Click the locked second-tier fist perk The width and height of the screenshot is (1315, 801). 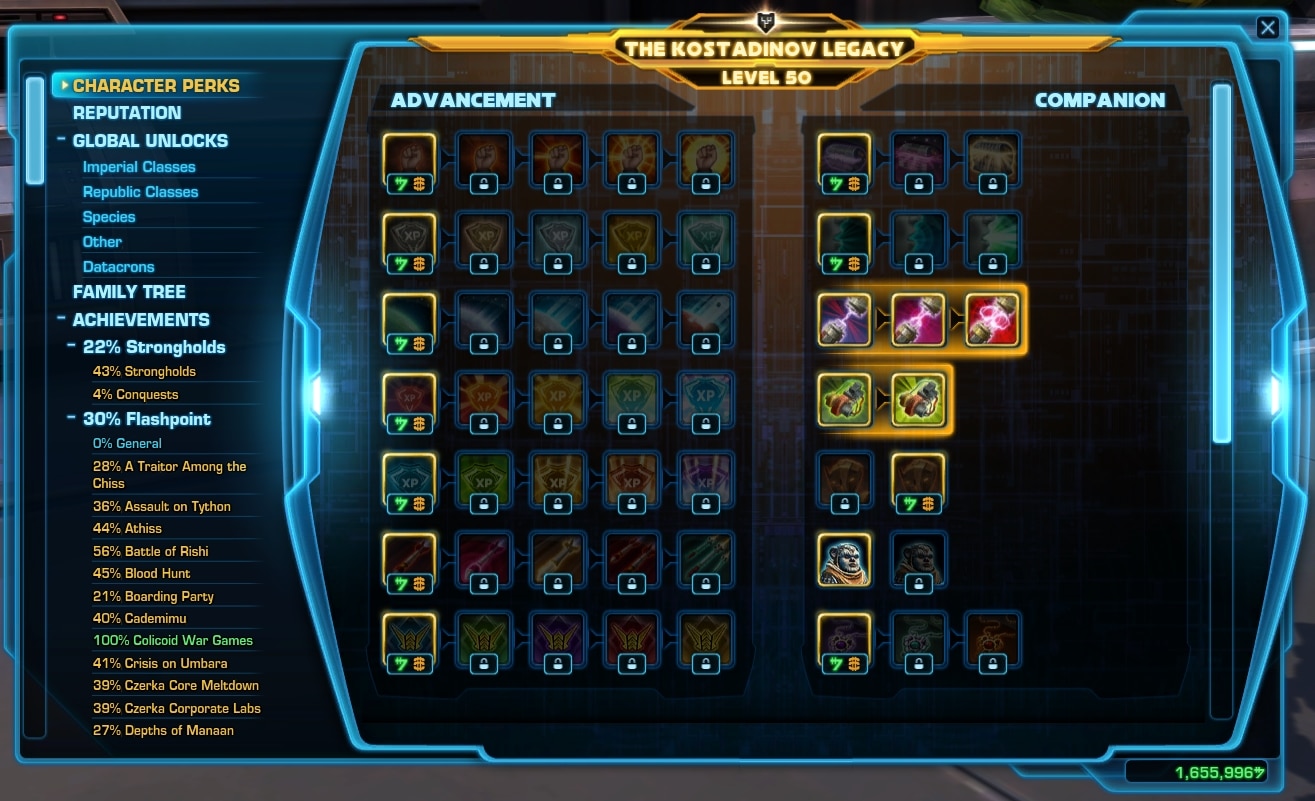[483, 160]
